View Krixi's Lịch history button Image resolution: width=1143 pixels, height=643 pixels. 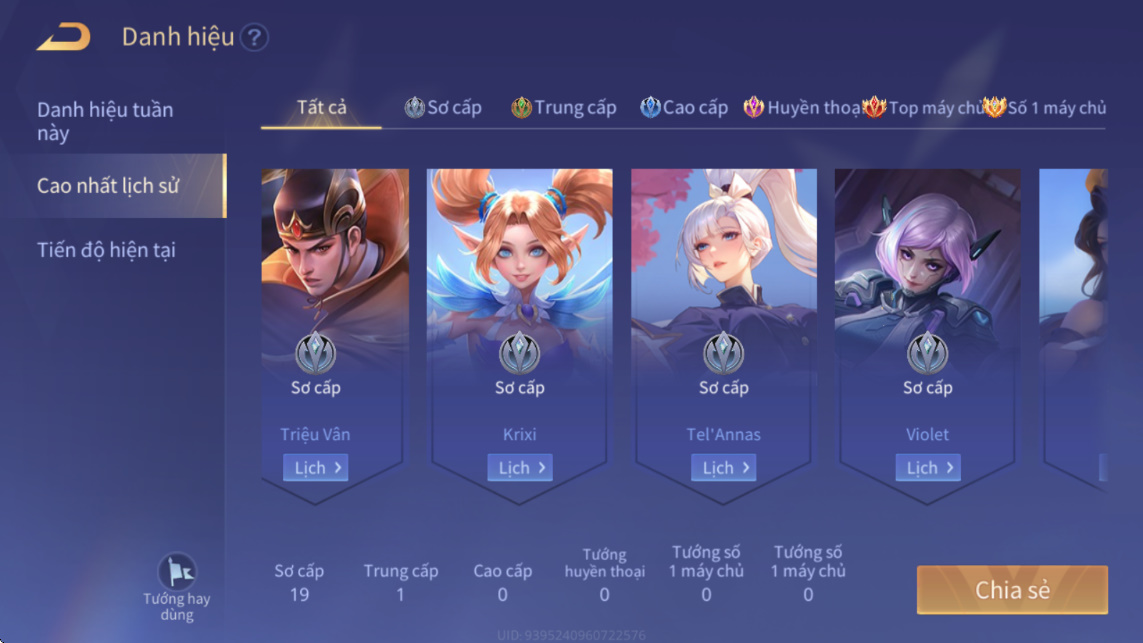click(x=520, y=468)
